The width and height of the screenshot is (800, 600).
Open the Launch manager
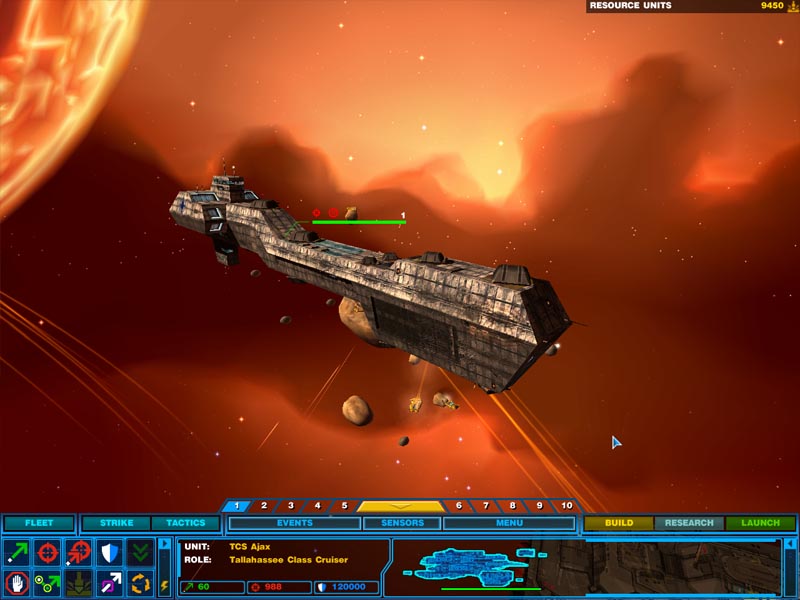(760, 523)
